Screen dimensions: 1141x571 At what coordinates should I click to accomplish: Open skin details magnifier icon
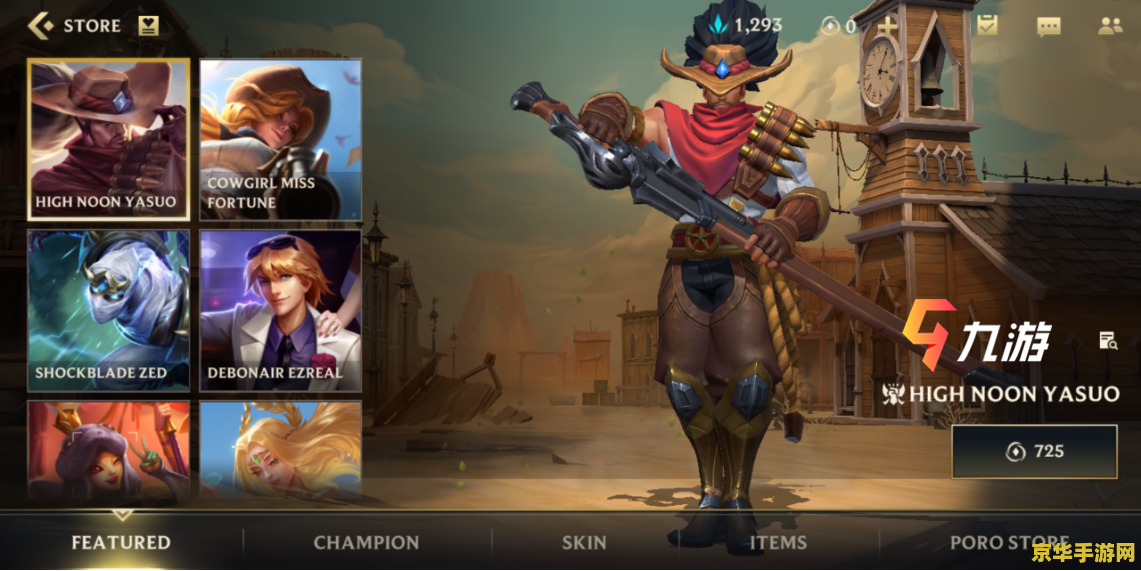[1107, 341]
